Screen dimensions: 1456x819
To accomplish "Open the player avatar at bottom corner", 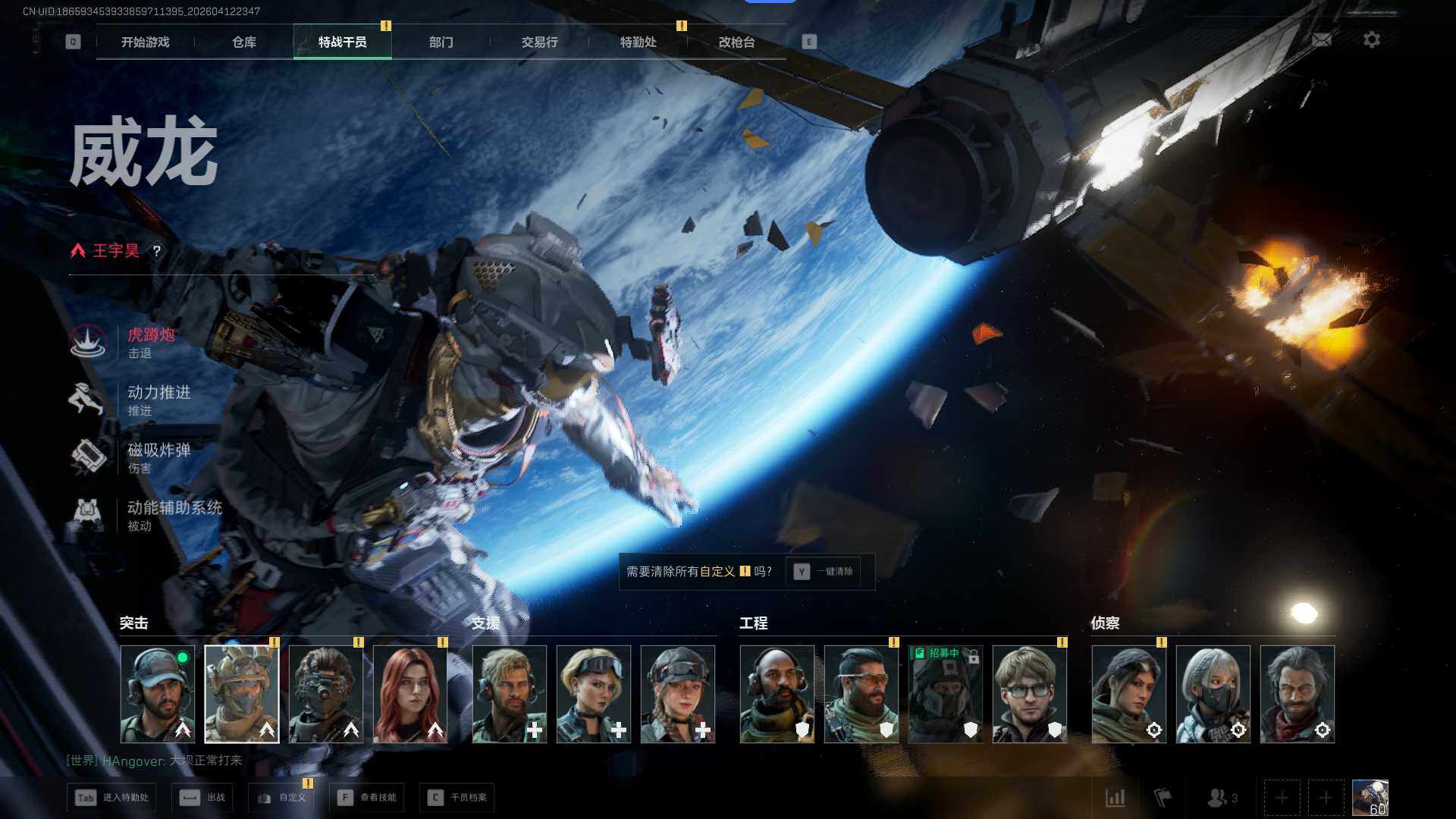I will point(1370,798).
